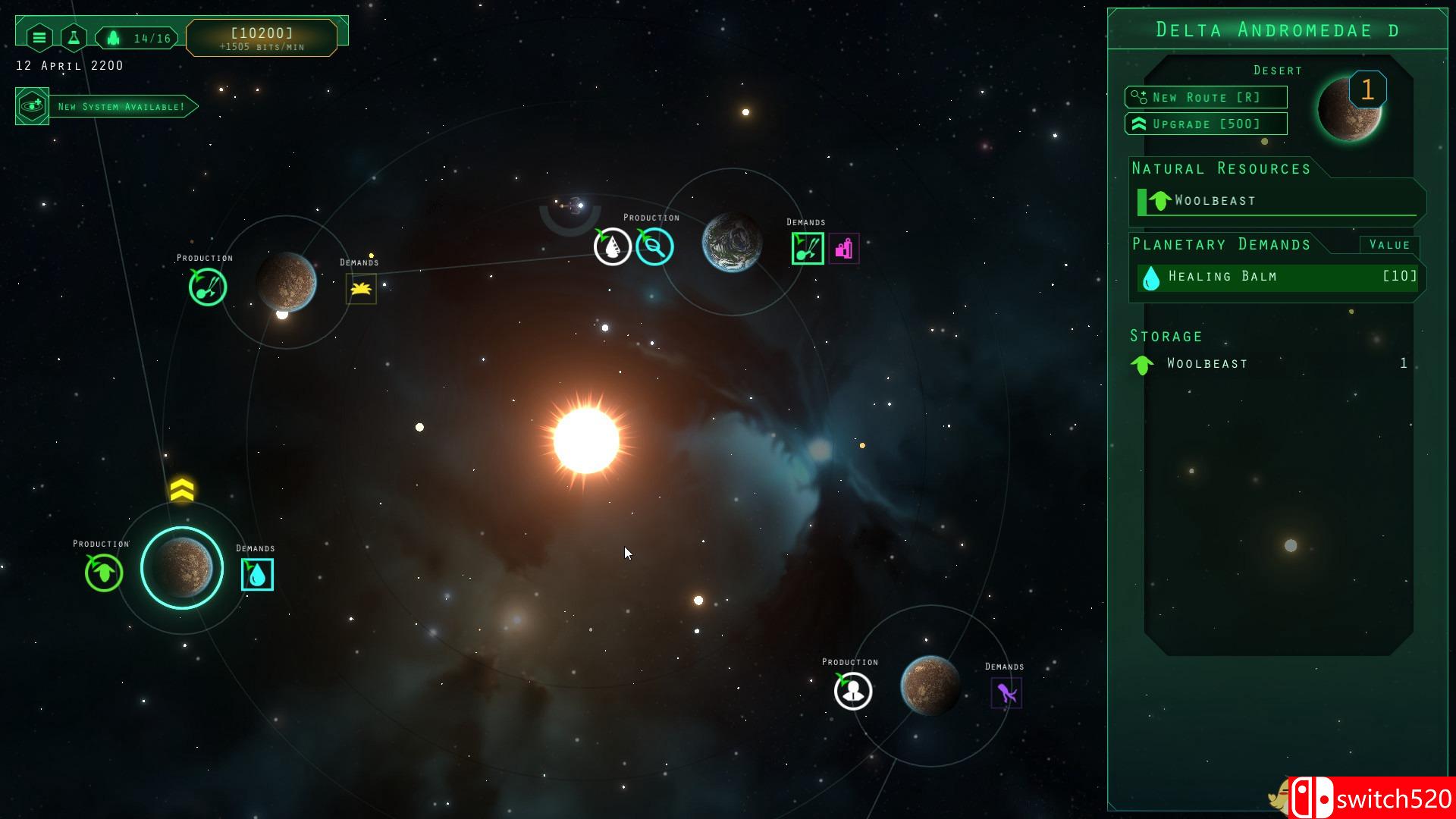The width and height of the screenshot is (1456, 819).
Task: Click the yellow upgrade chevron marker
Action: pyautogui.click(x=182, y=490)
